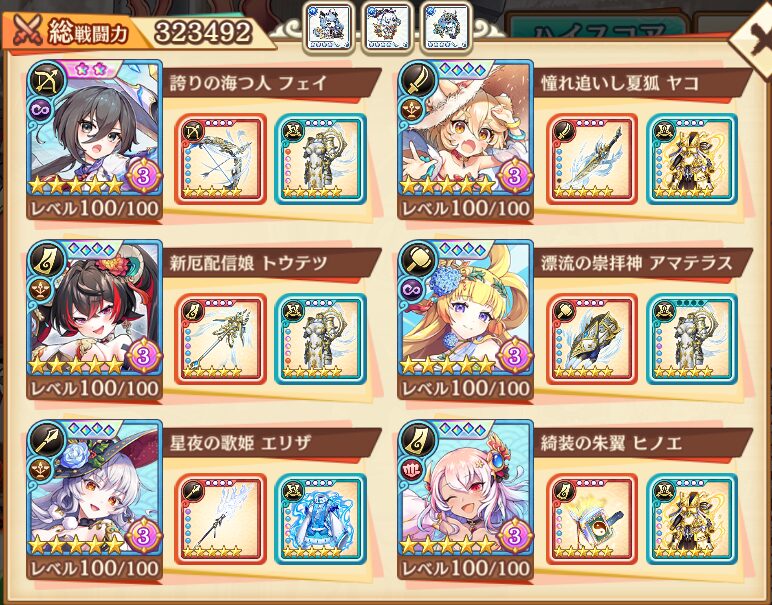Open フェイ's equipped armor slot
Image resolution: width=772 pixels, height=605 pixels.
[x=320, y=158]
